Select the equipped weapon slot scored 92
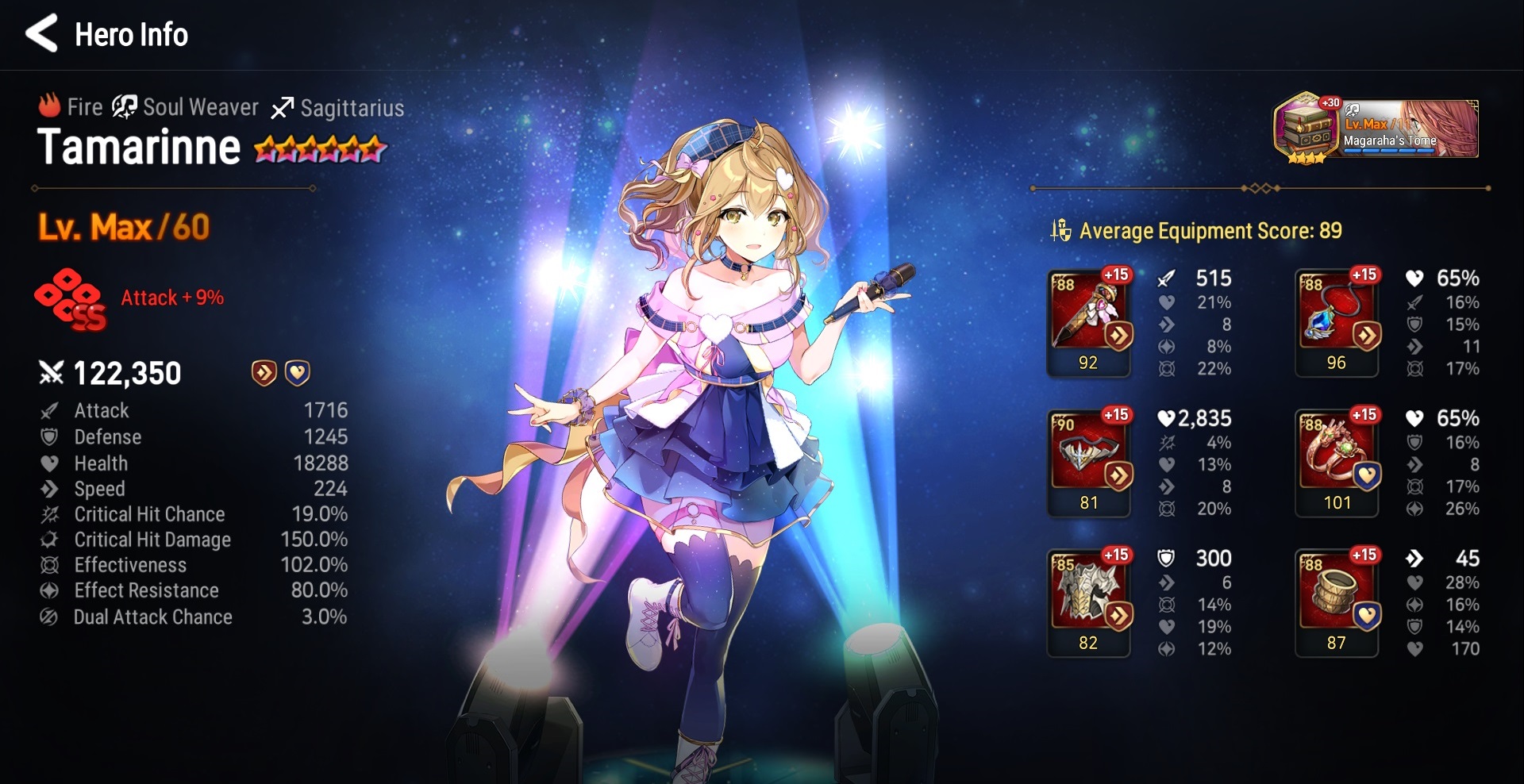Viewport: 1524px width, 784px height. [x=1088, y=321]
